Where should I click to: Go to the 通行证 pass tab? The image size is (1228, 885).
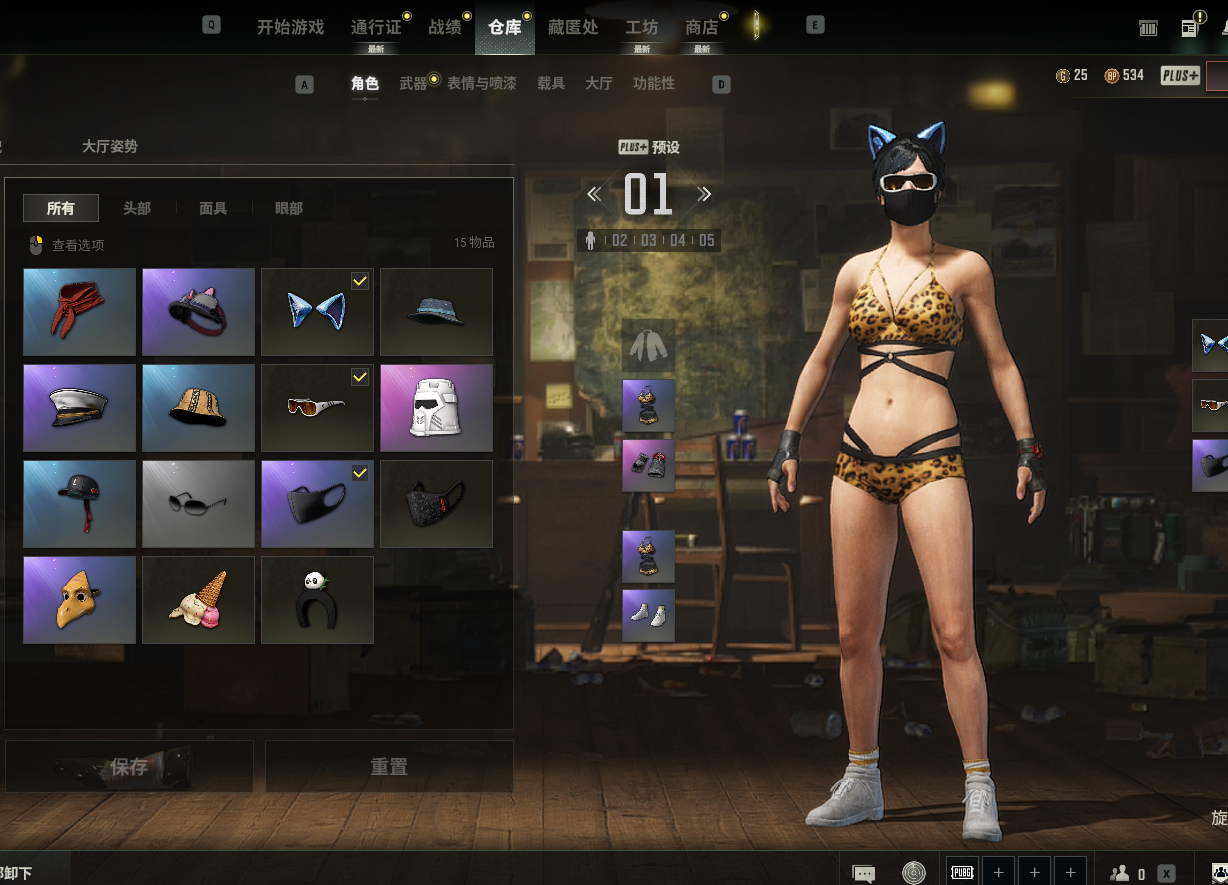376,27
